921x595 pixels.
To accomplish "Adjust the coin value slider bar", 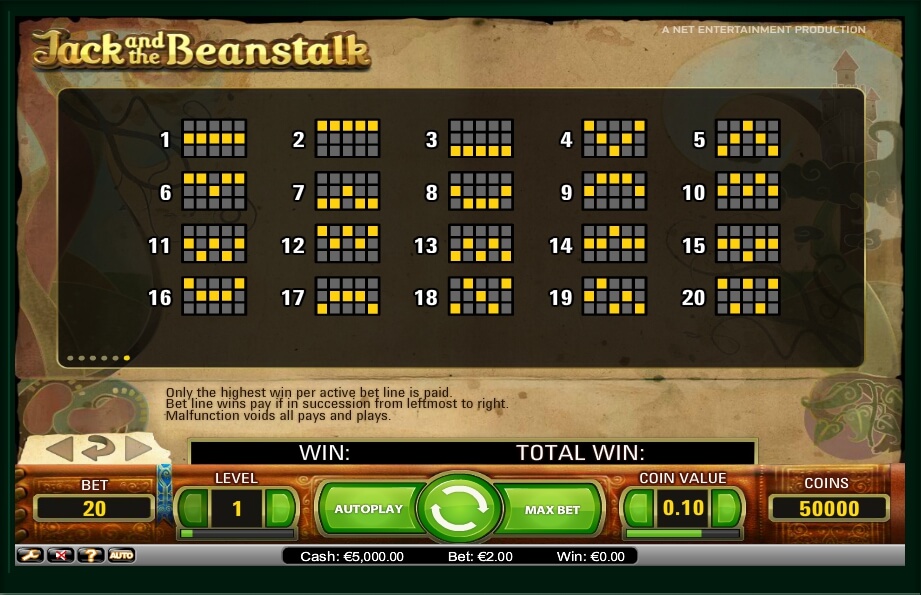I will tap(683, 534).
